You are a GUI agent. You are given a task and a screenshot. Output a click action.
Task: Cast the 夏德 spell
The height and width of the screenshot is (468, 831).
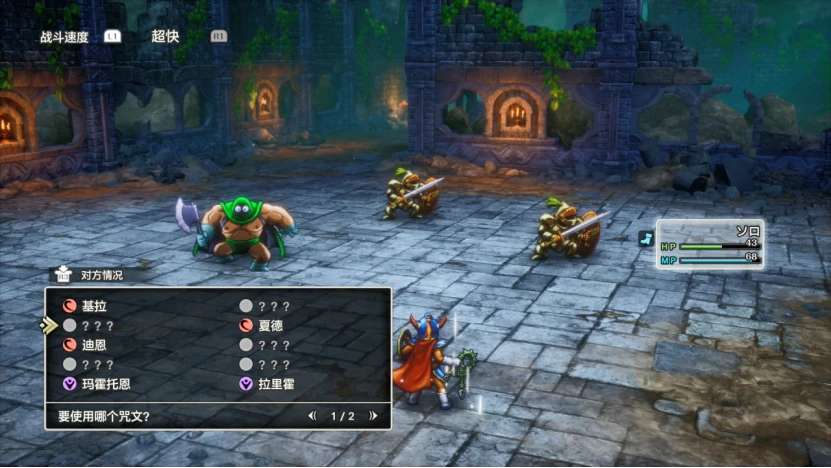271,326
